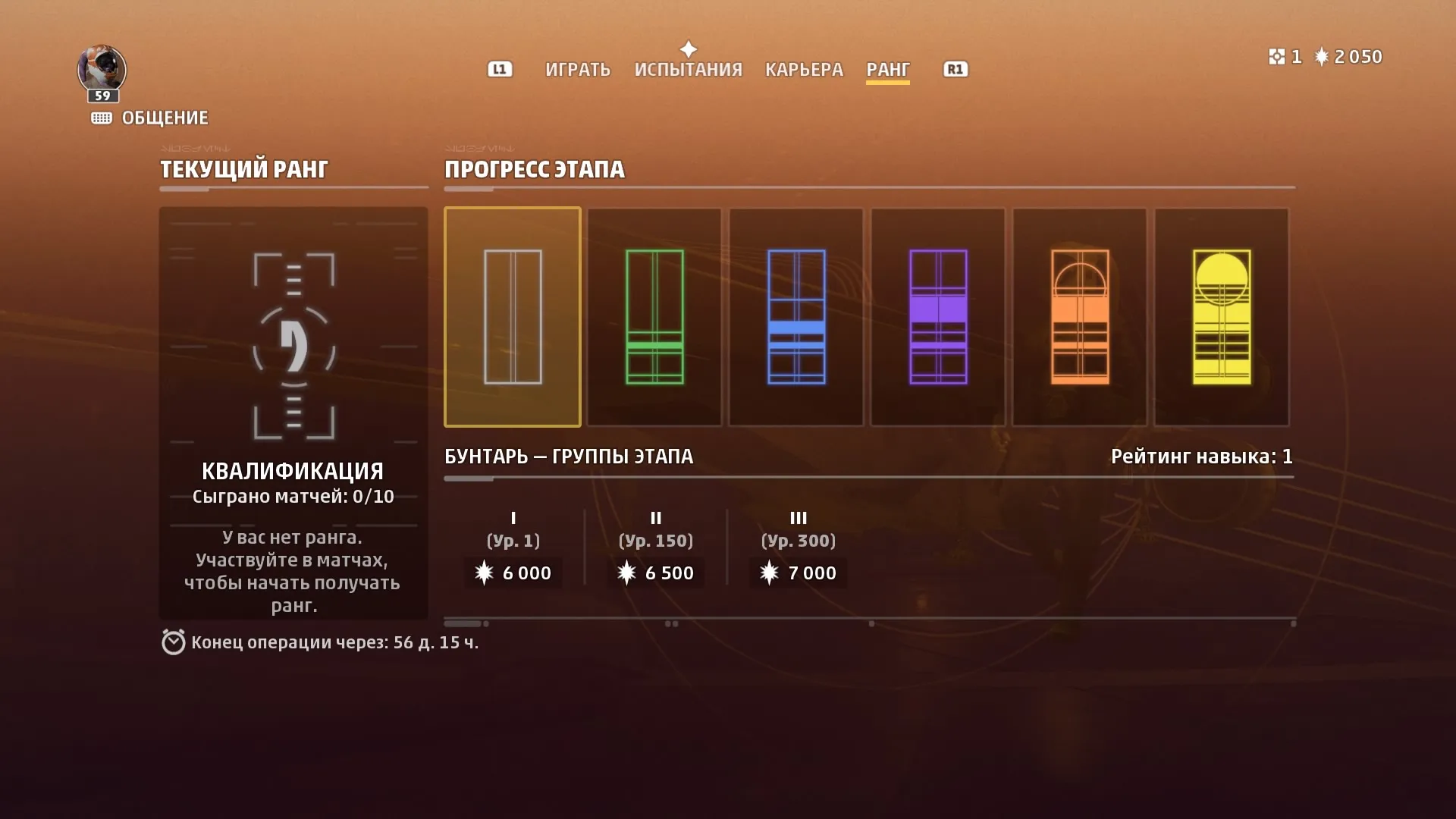The width and height of the screenshot is (1456, 819).
Task: Select stage group II reward 6 500
Action: click(656, 573)
